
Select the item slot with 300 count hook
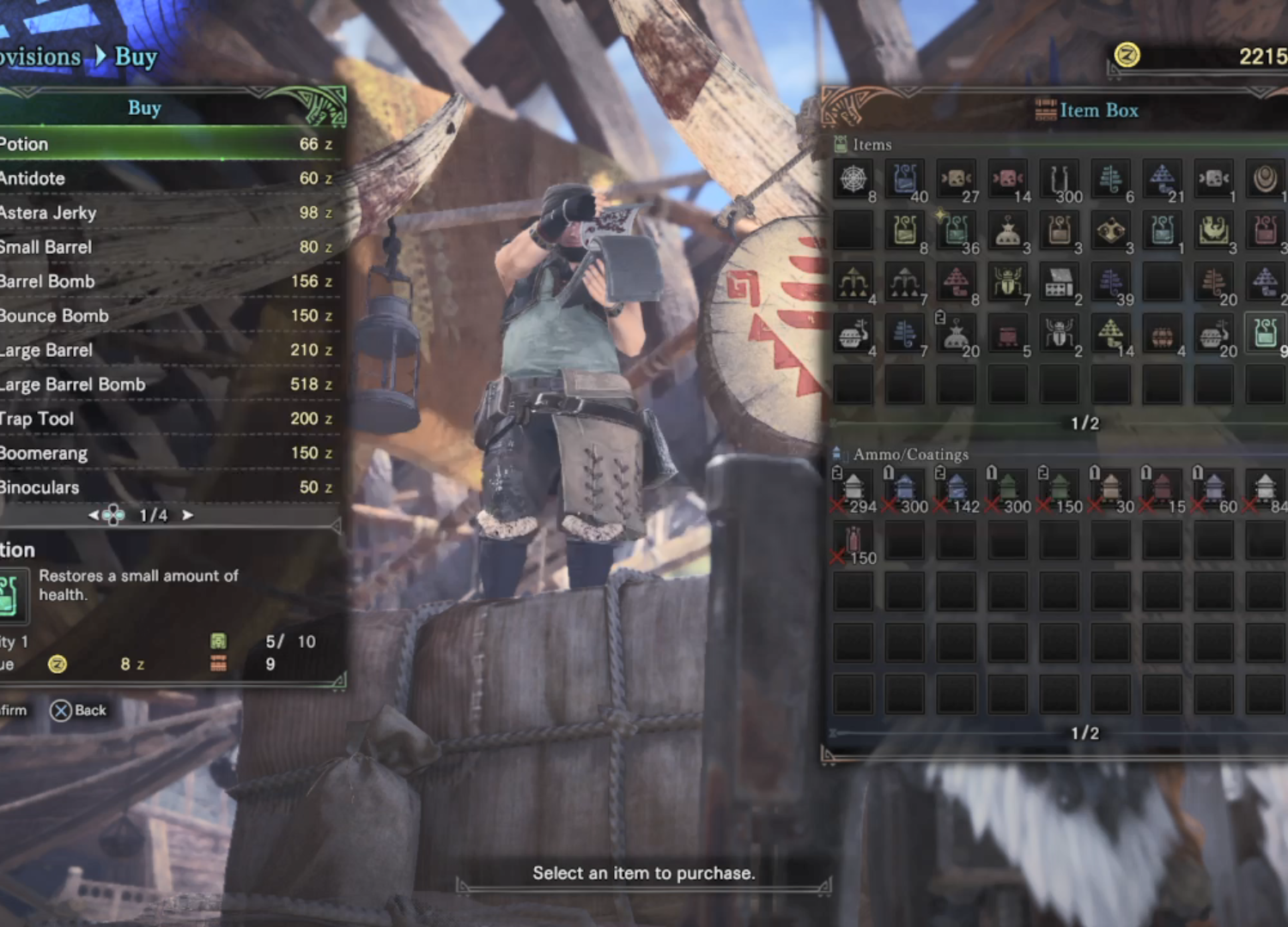tap(1059, 179)
